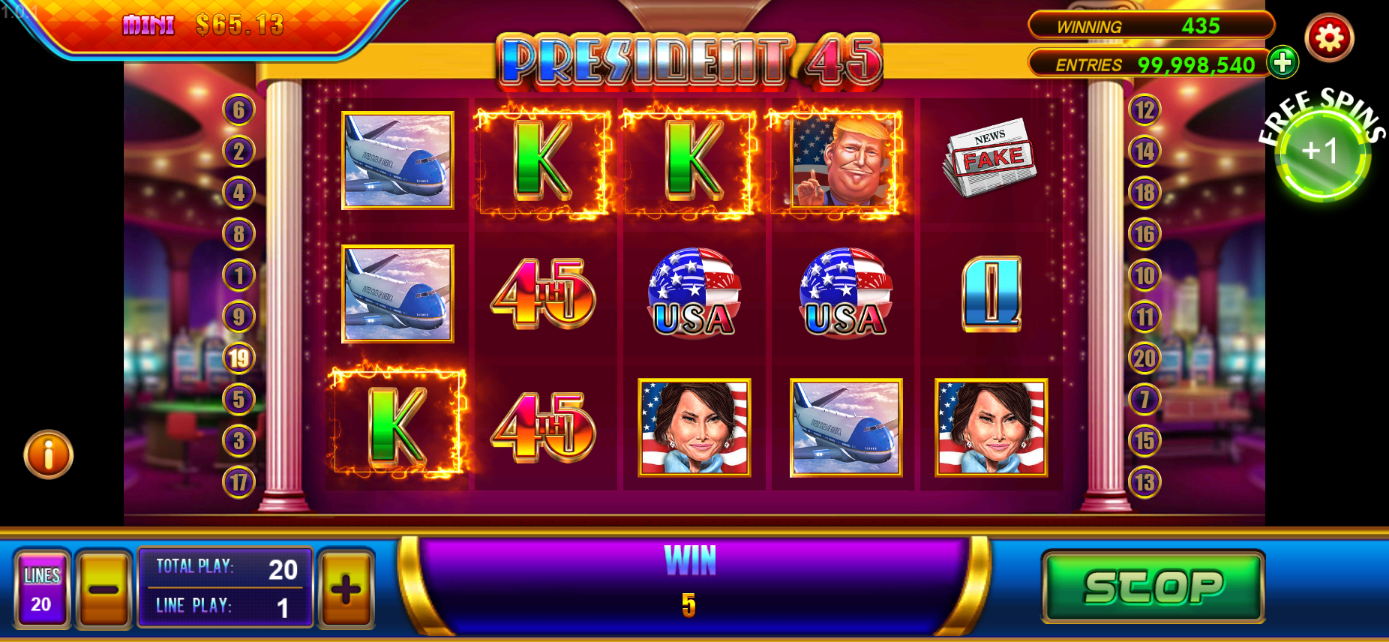
Task: Select payline number 17 marker
Action: click(x=239, y=482)
